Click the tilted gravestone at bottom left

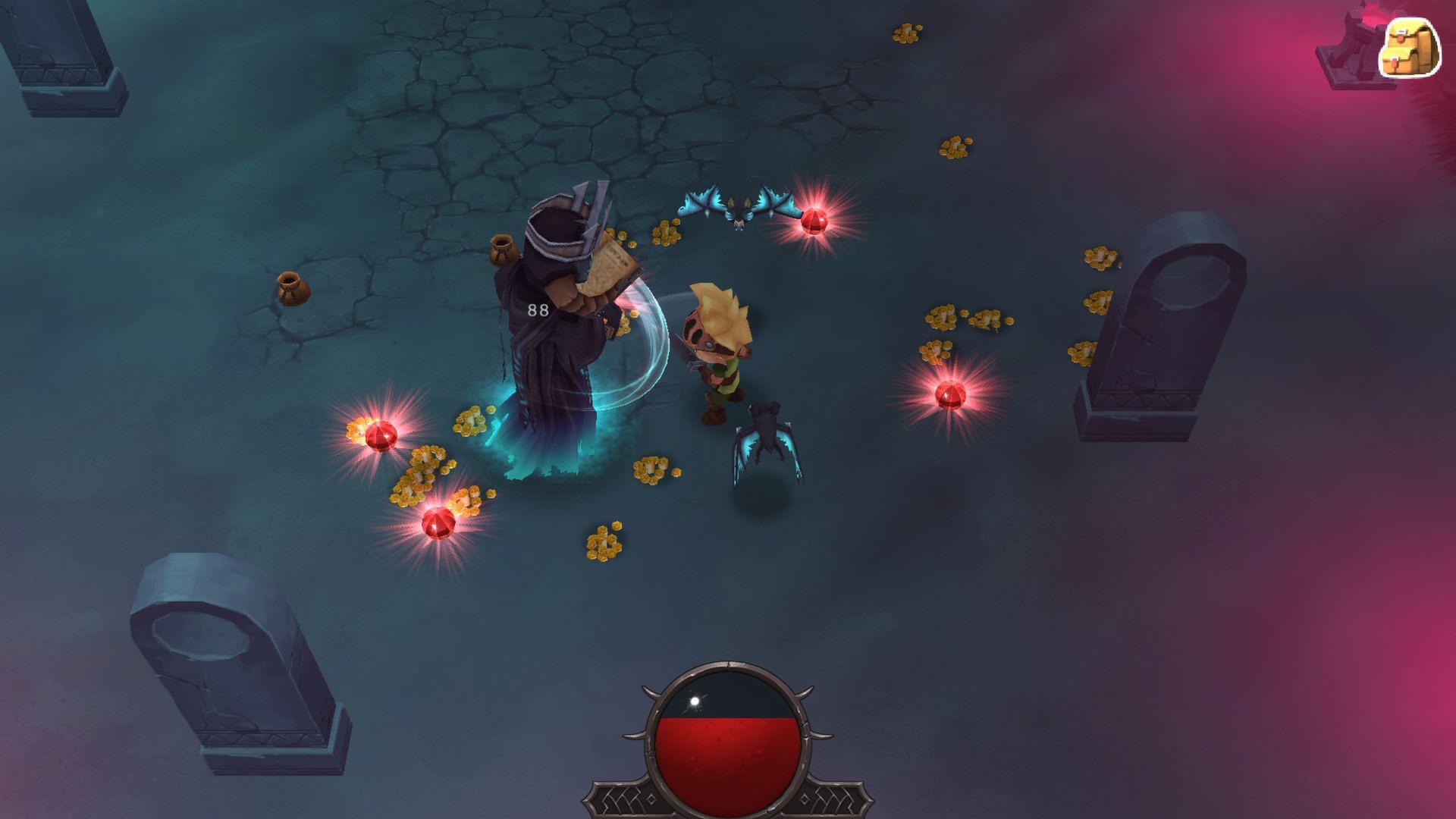[227, 667]
